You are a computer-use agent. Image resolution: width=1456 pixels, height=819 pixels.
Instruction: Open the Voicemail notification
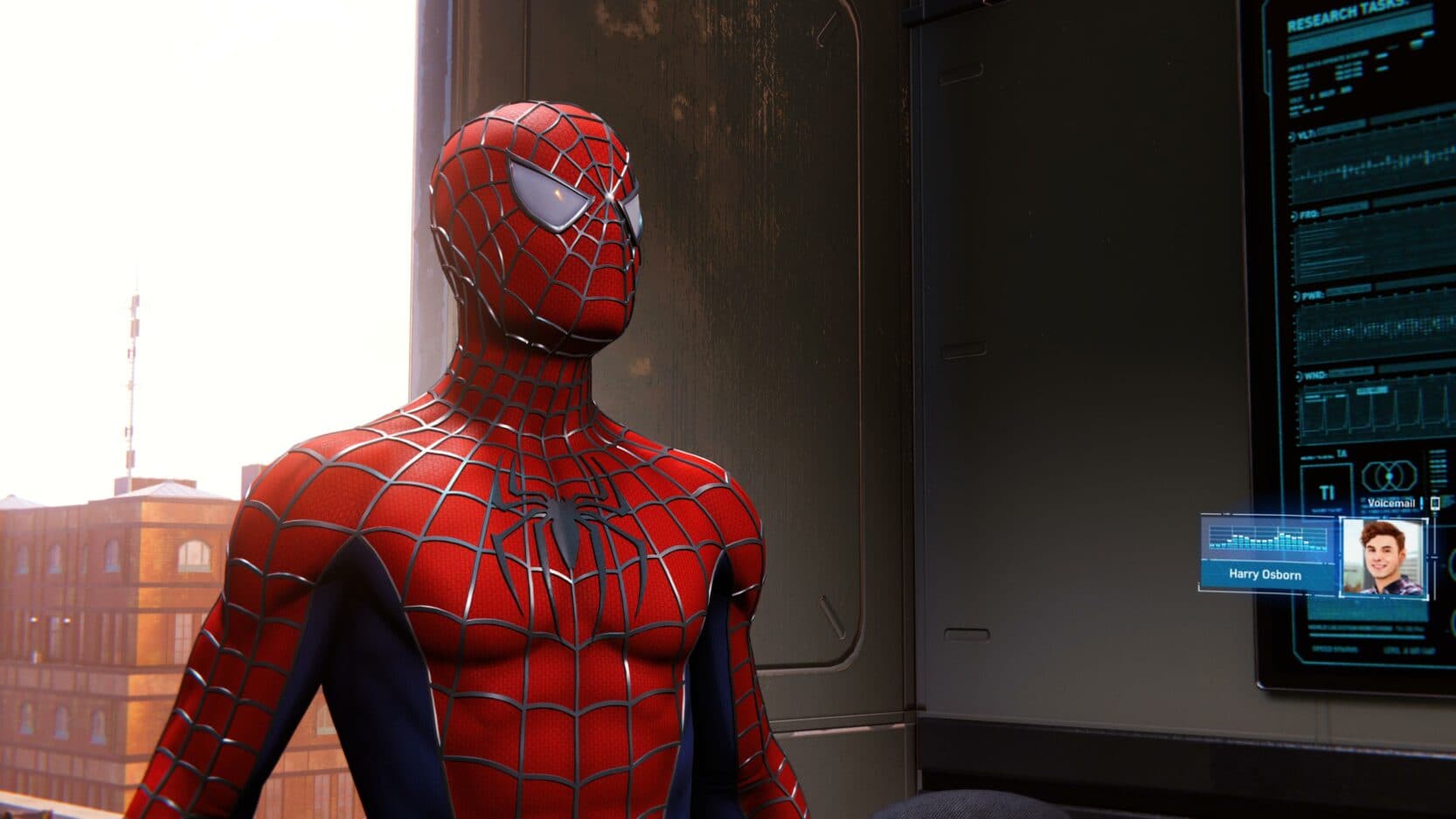[1392, 503]
